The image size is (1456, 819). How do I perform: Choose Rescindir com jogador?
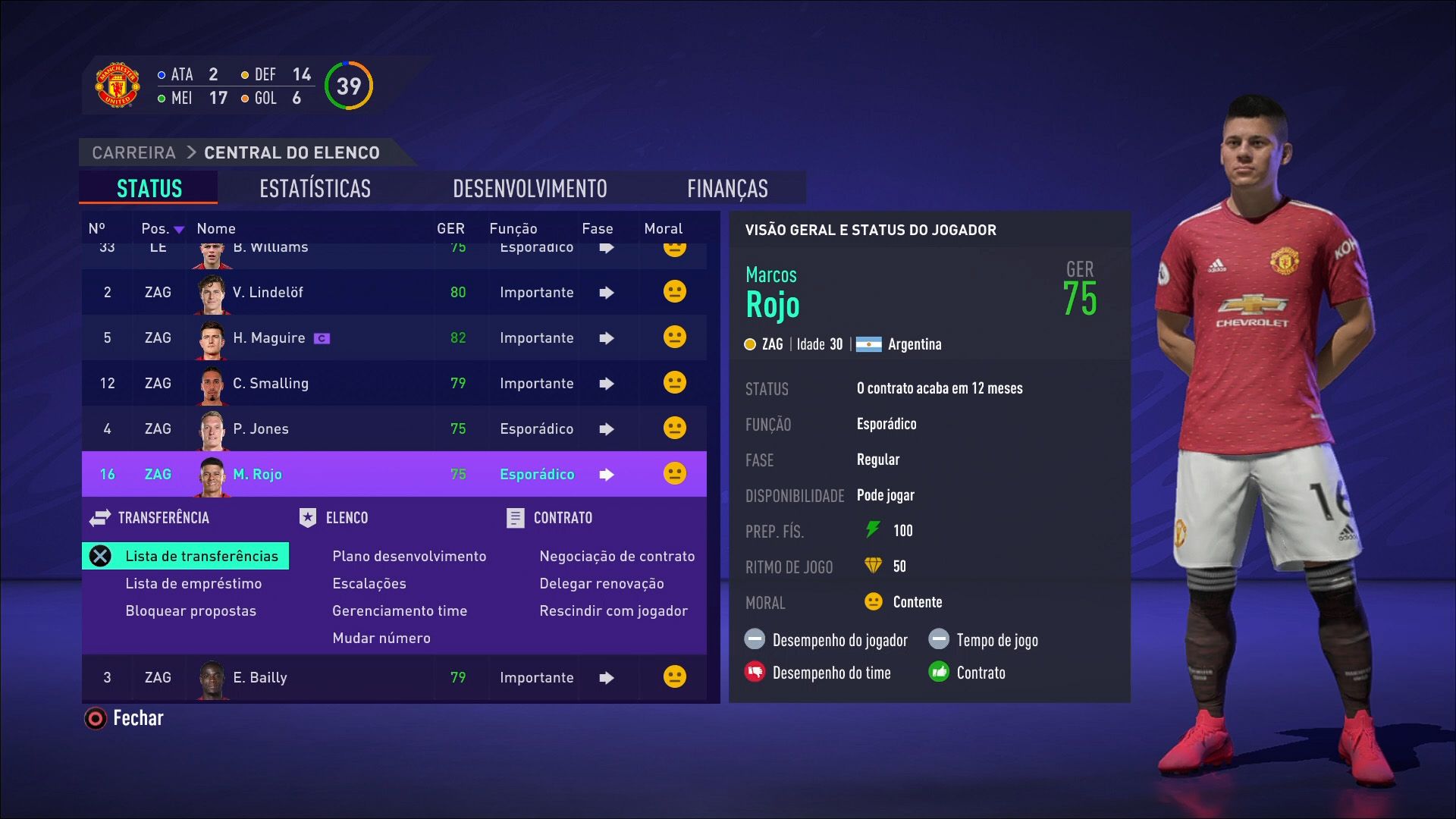[614, 610]
